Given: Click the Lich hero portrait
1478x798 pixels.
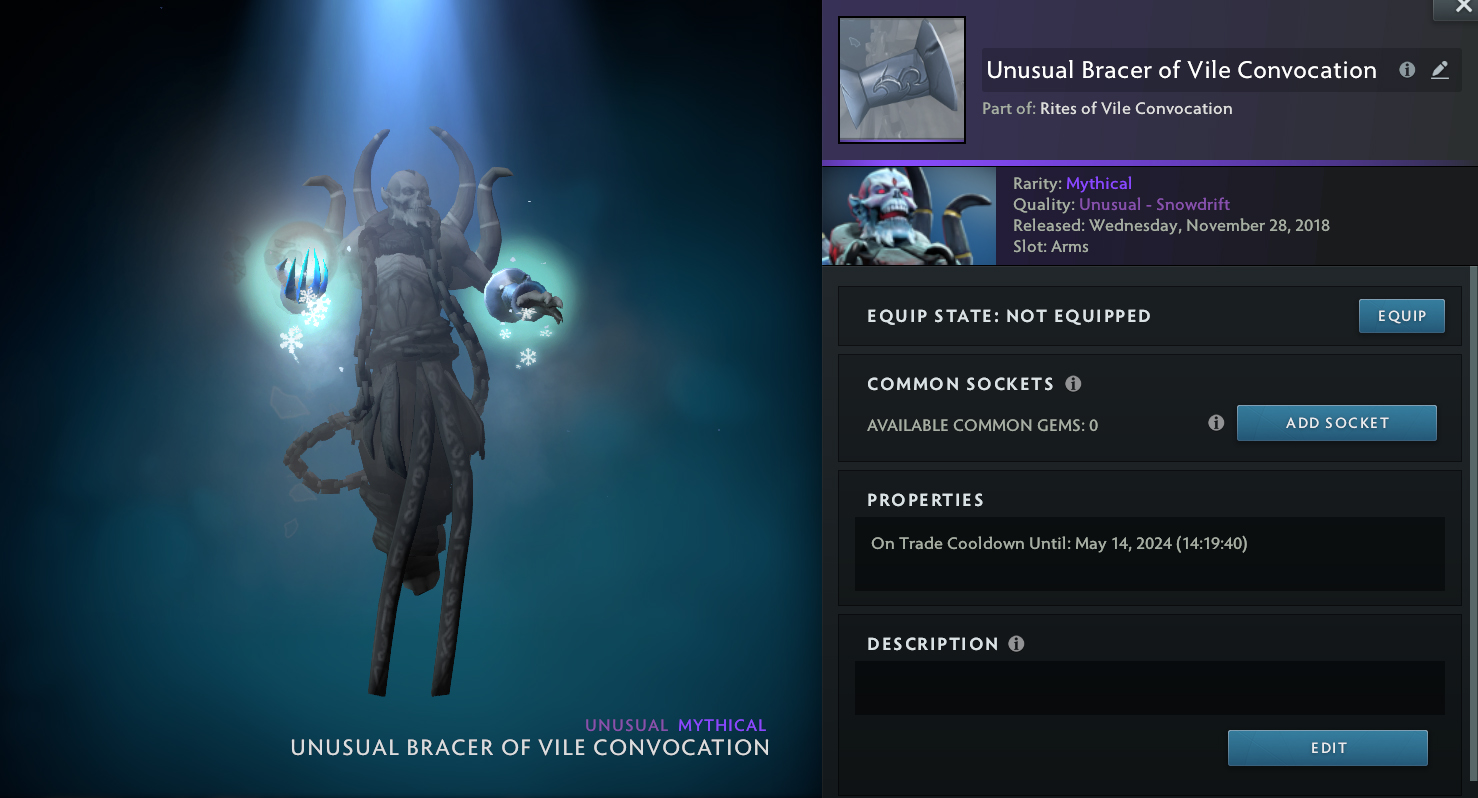Looking at the screenshot, I should tap(909, 216).
